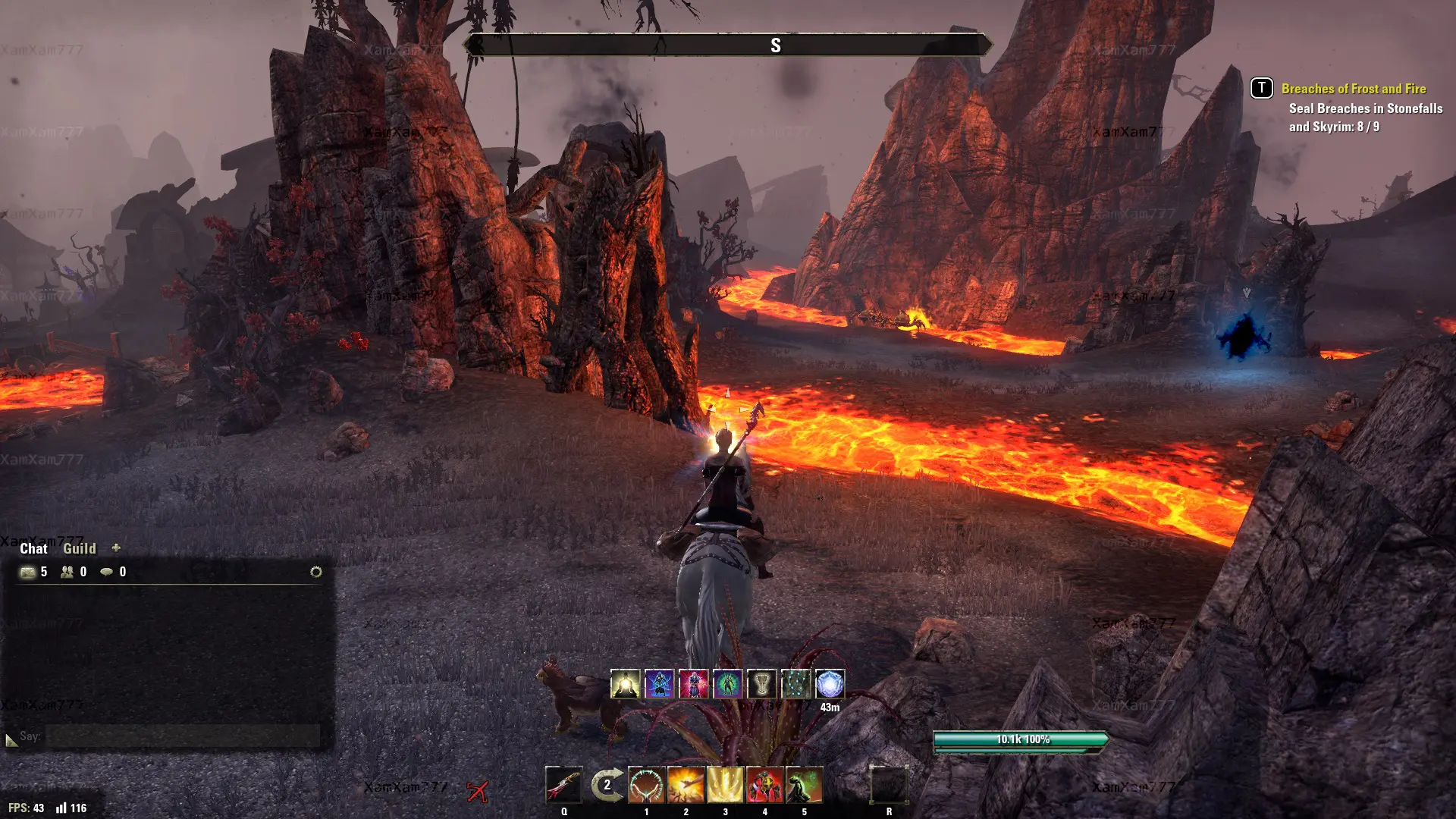Open chat options with the gear icon
Image resolution: width=1456 pixels, height=819 pixels.
[x=316, y=572]
